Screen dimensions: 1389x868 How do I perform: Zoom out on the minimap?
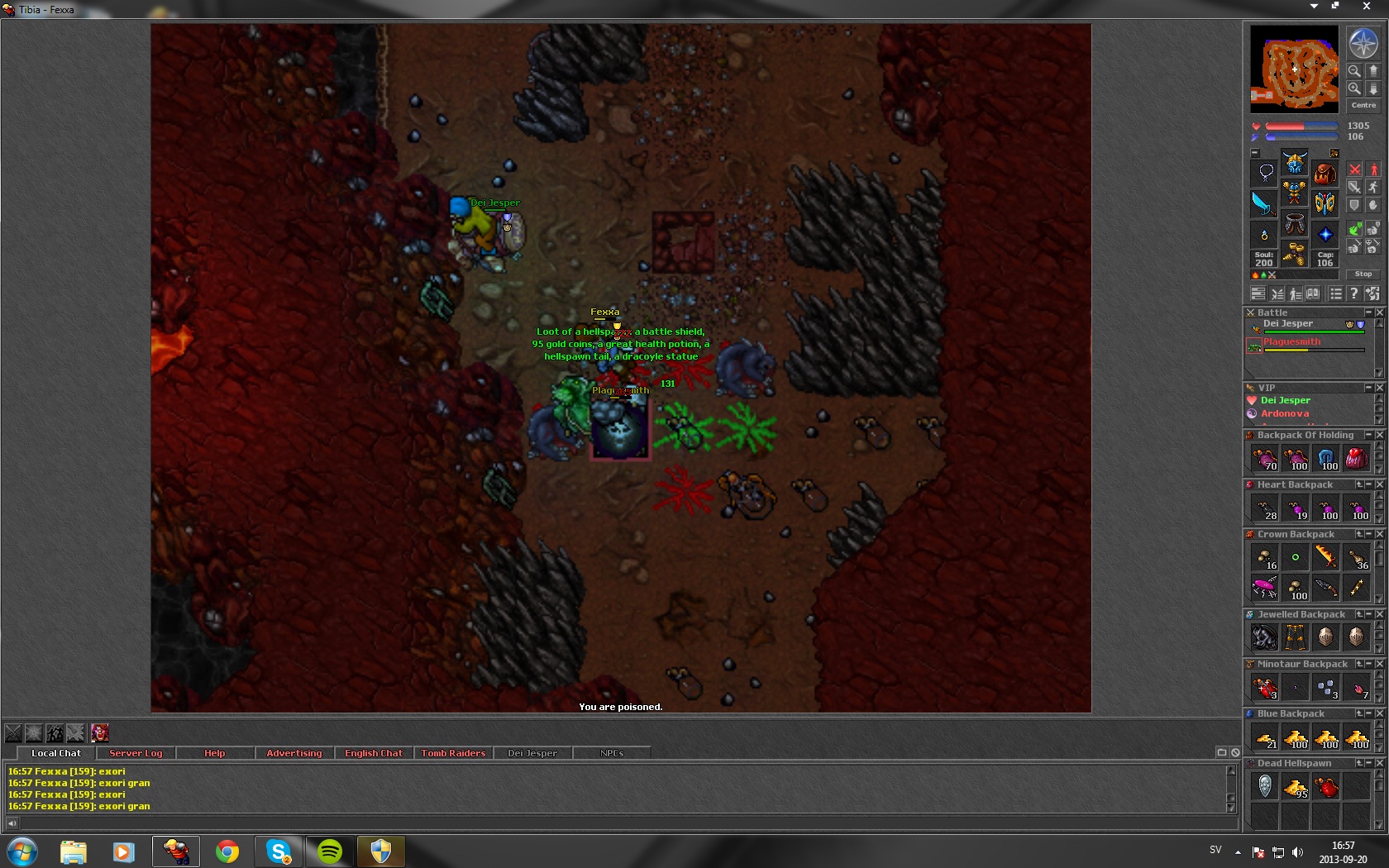tap(1354, 71)
